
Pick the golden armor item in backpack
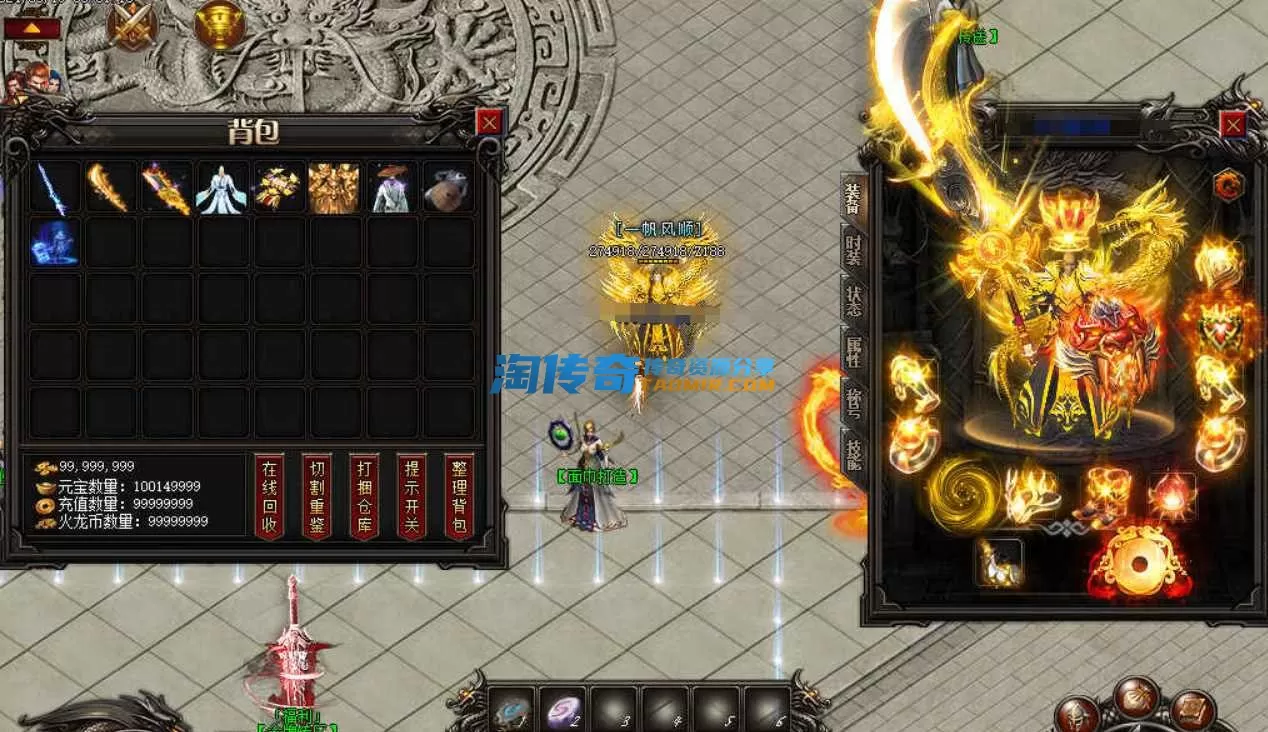point(334,188)
